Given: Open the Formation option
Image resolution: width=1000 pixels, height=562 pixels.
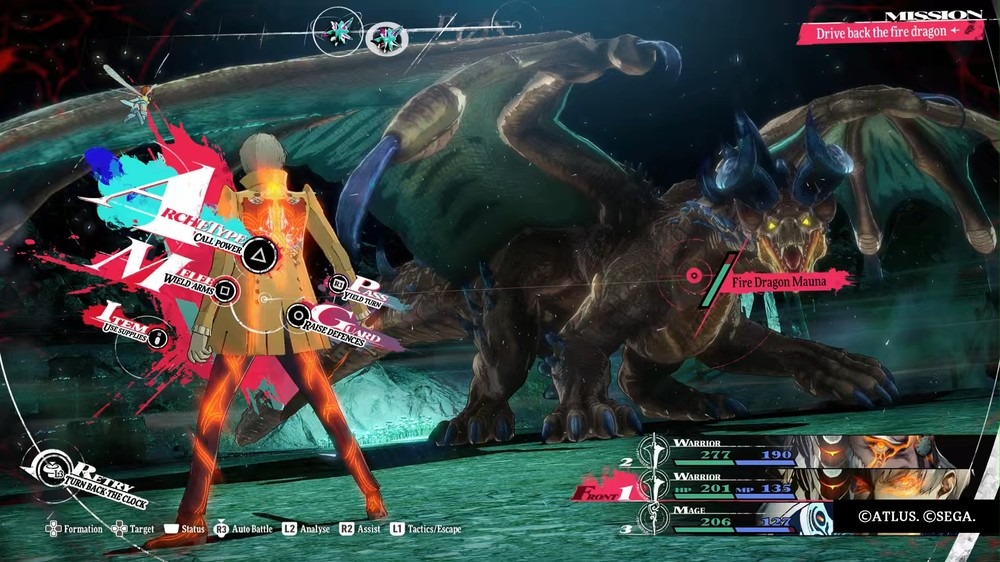Looking at the screenshot, I should [75, 528].
